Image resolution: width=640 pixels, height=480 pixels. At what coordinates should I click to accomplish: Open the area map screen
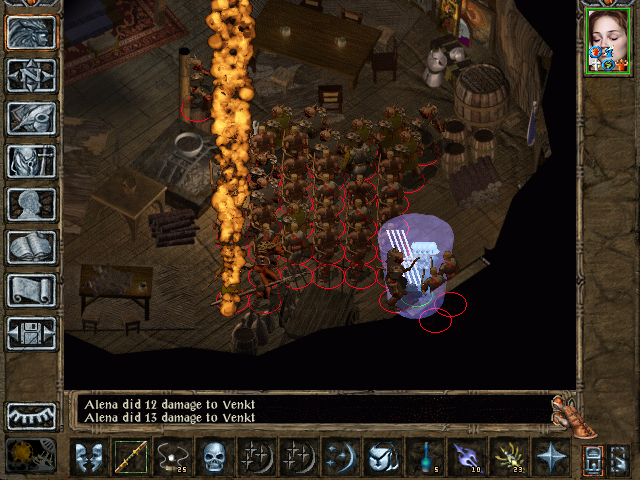click(32, 75)
